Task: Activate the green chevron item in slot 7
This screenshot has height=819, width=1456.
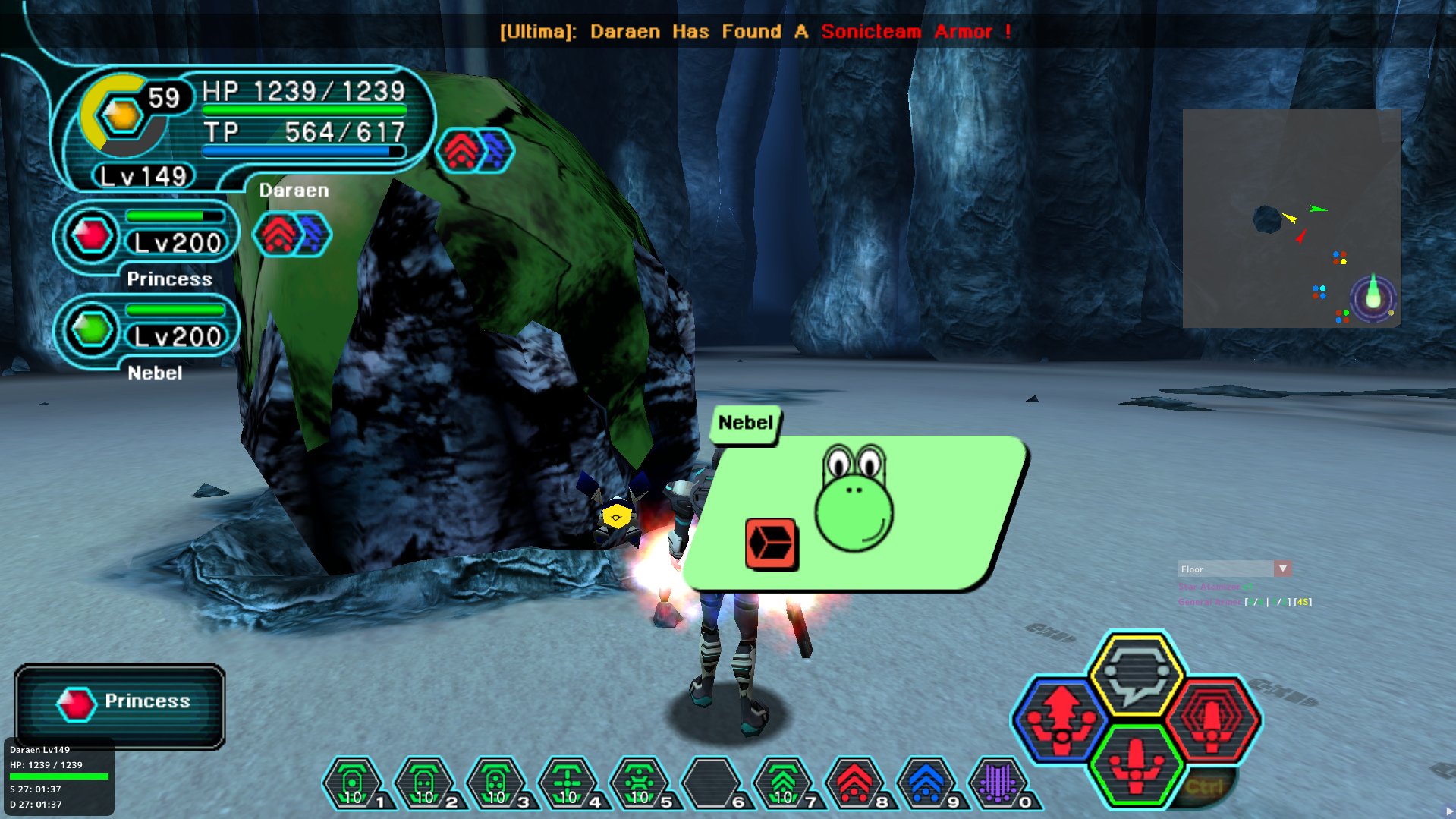Action: pos(782,783)
